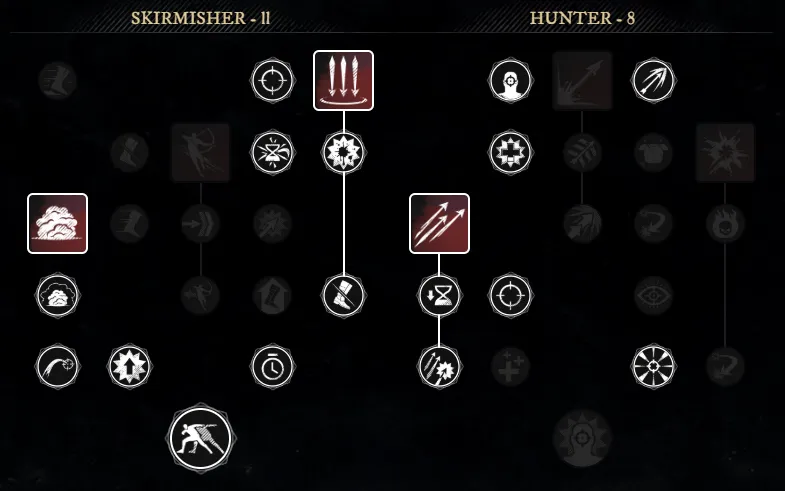Choose the starburst with upward arrow passive
Screen dimensions: 785x491
[x=129, y=366]
